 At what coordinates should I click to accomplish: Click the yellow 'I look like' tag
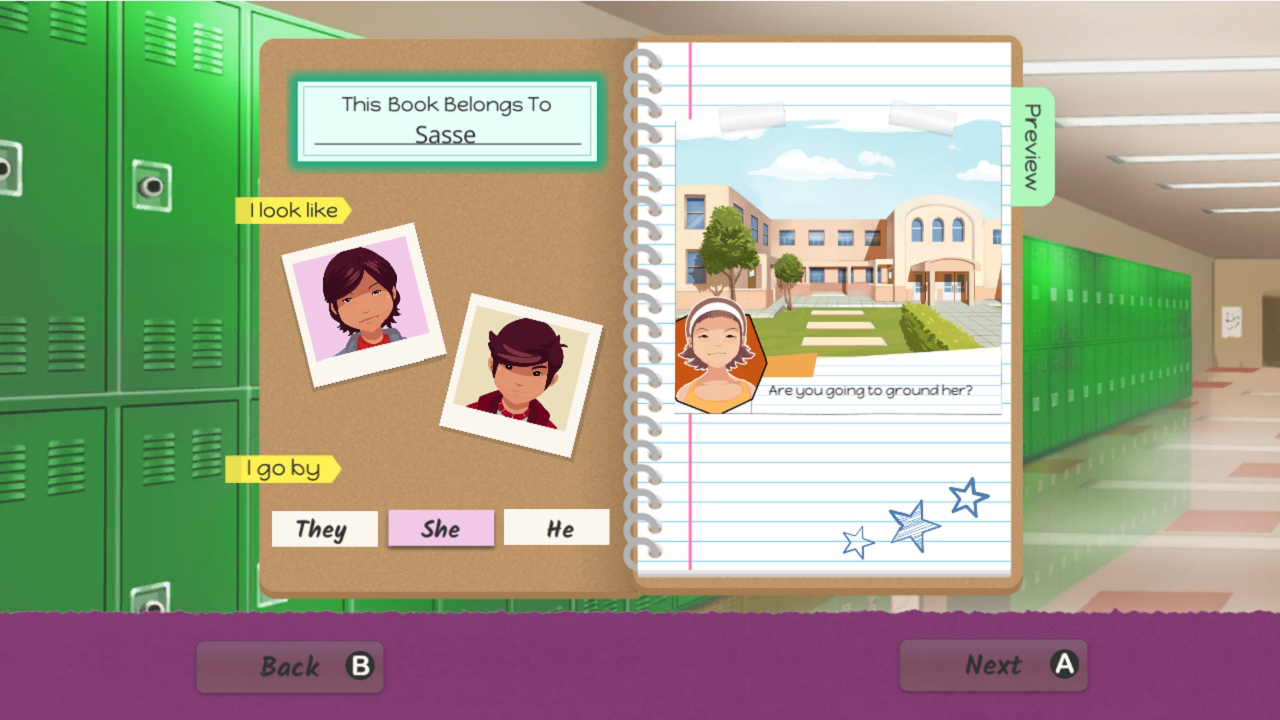pos(291,210)
